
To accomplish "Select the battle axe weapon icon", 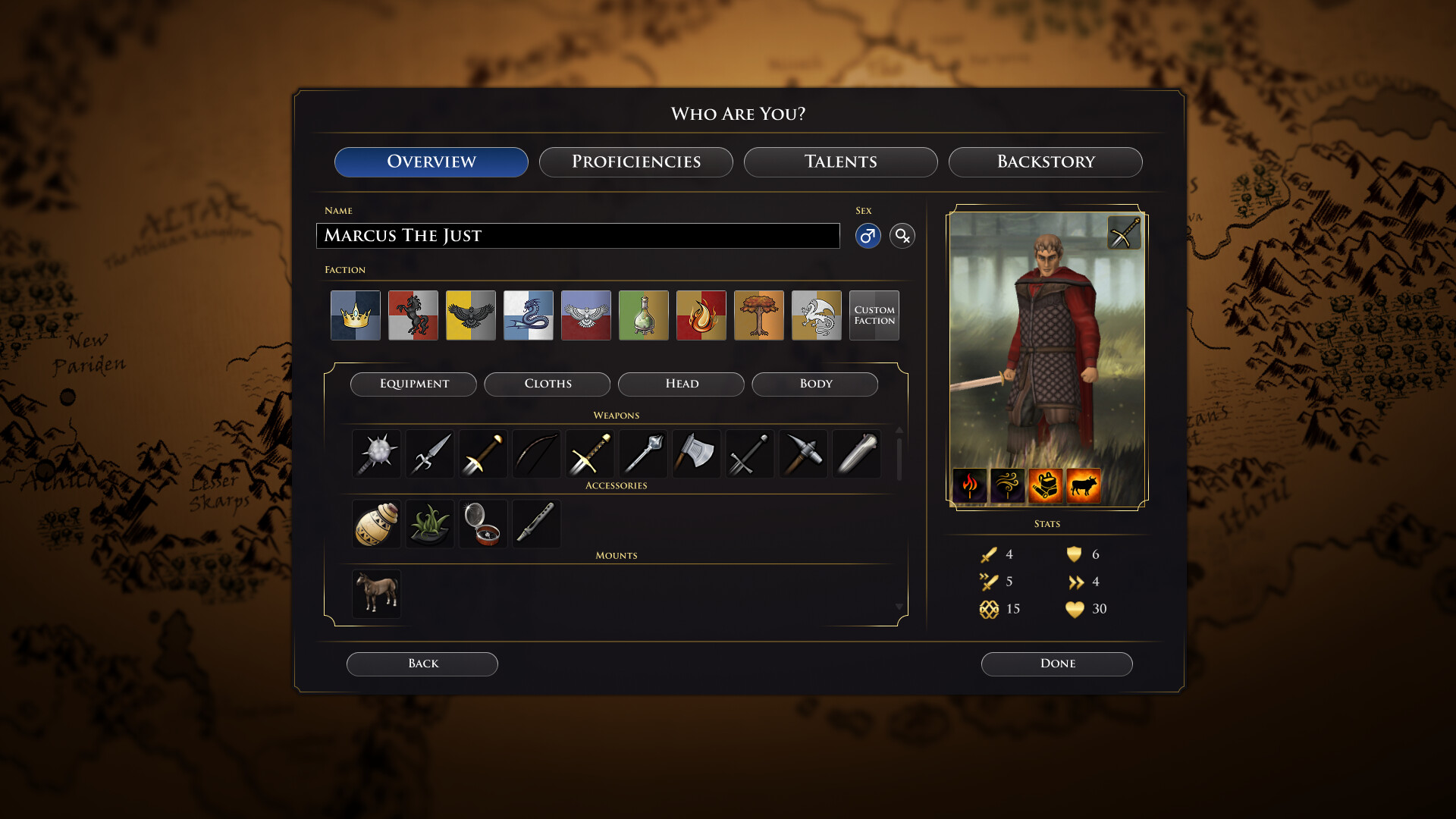I will [x=696, y=453].
